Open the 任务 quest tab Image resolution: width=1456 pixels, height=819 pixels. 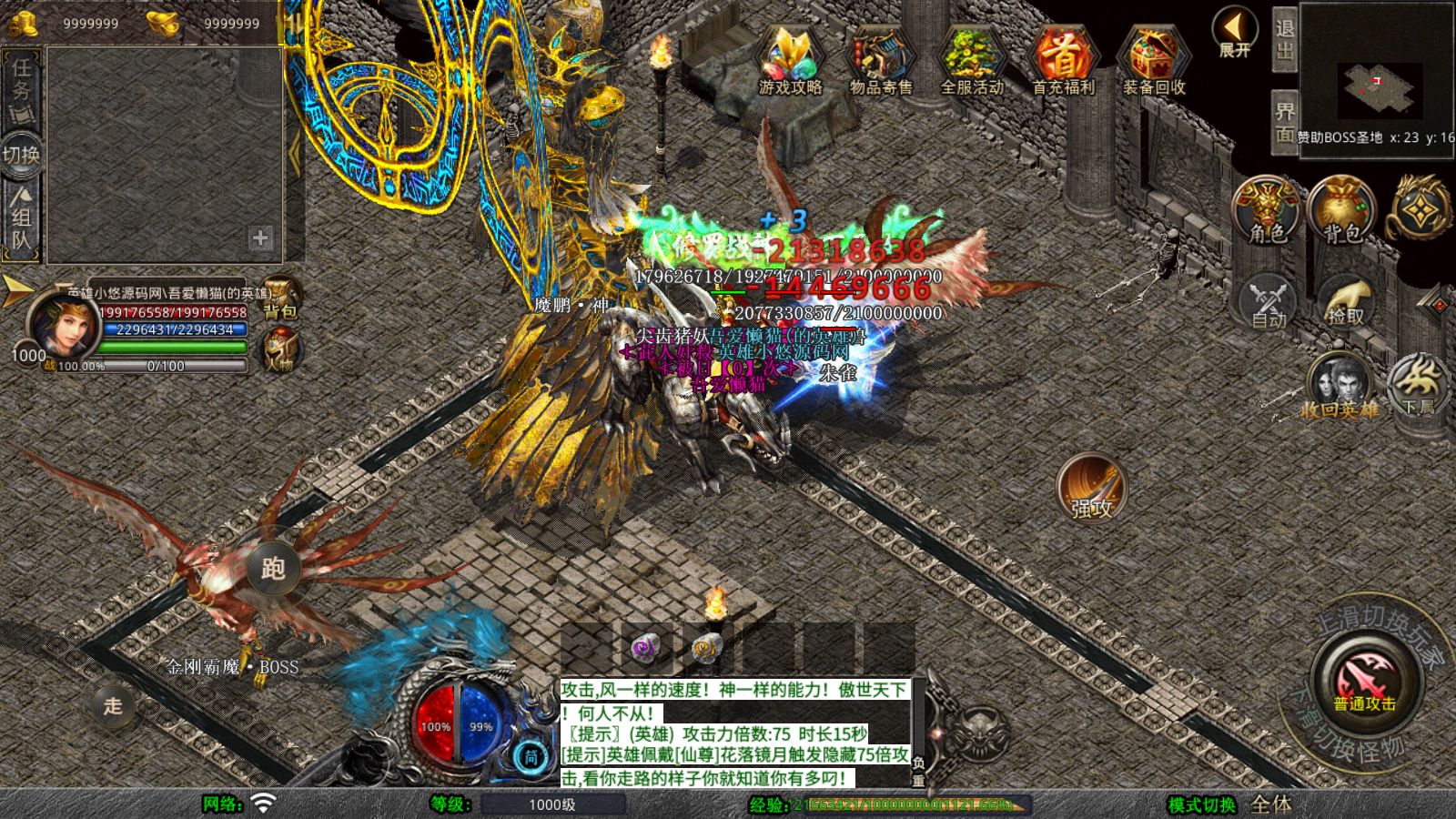pos(20,82)
